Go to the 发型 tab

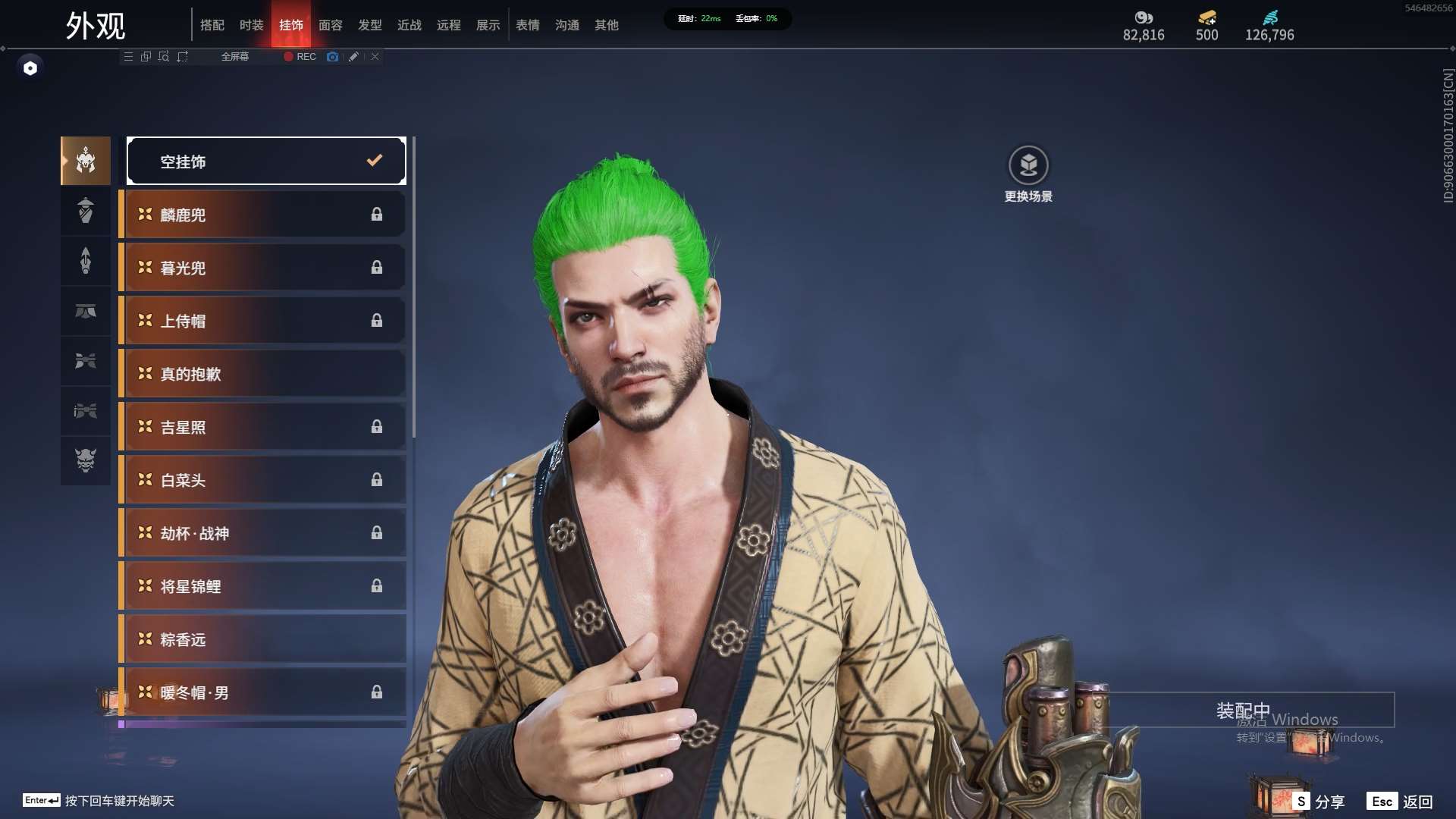369,25
